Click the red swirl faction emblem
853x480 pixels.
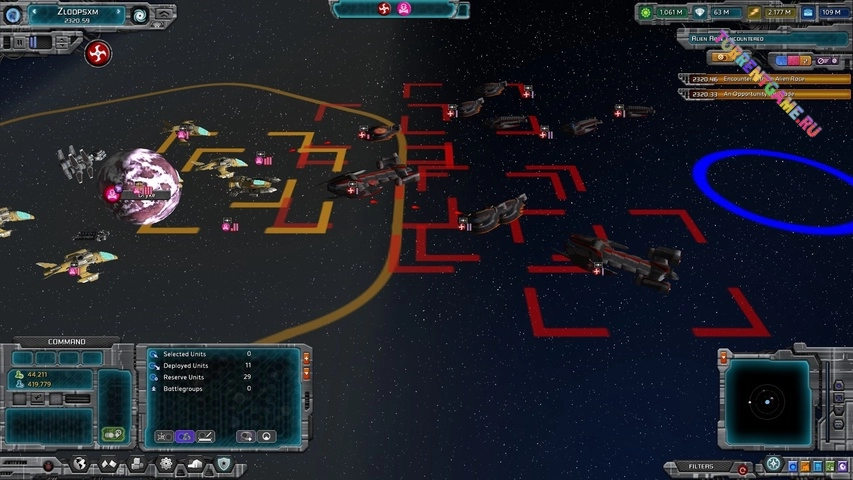(x=98, y=53)
